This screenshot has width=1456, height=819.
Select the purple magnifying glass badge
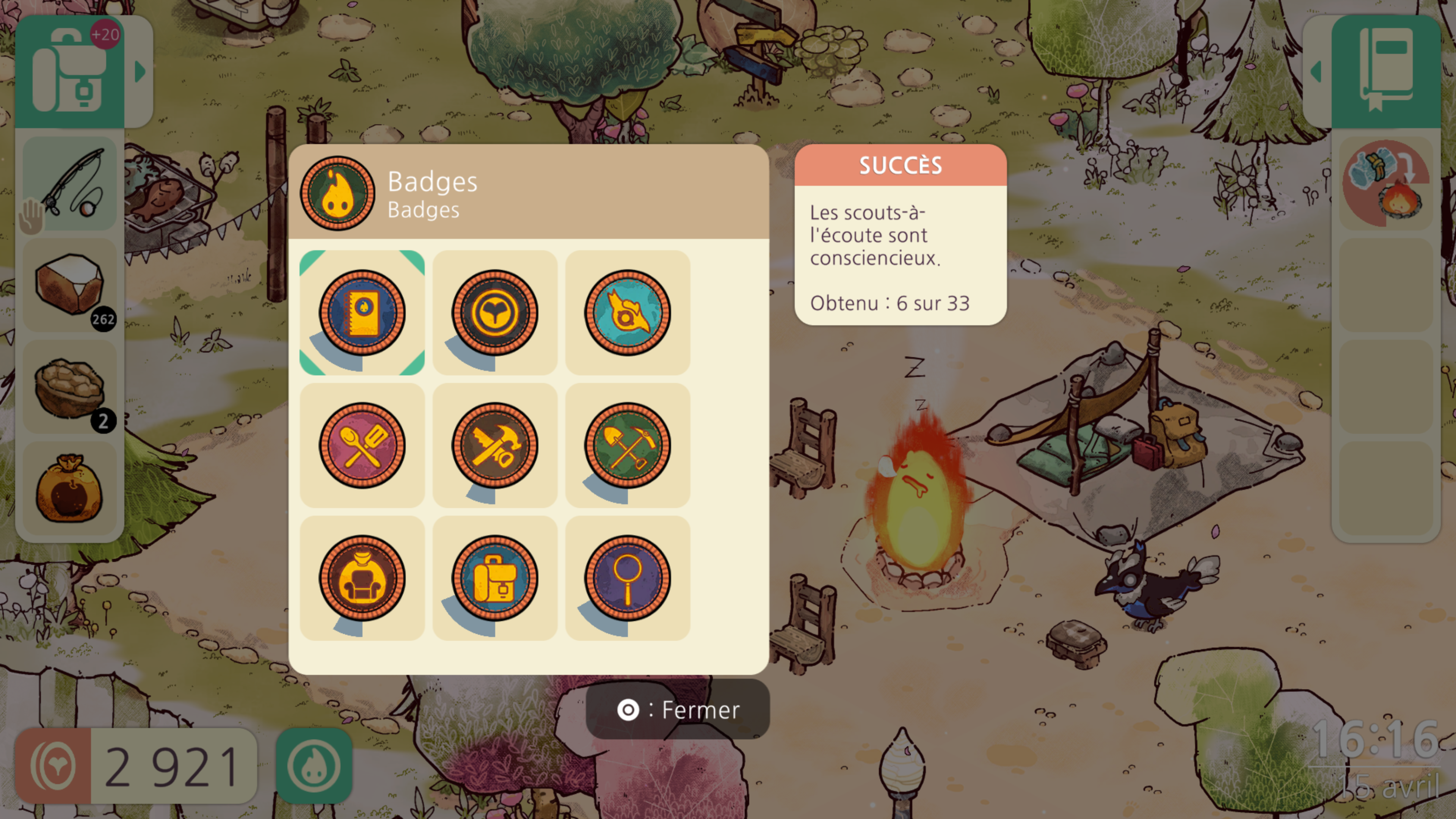tap(628, 577)
